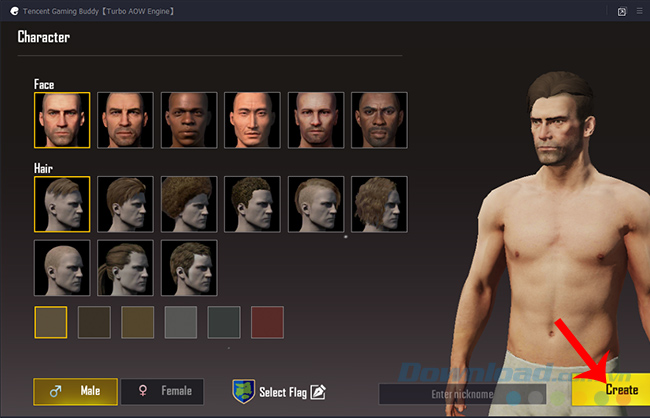Image resolution: width=650 pixels, height=418 pixels.
Task: Select the highlighted first face option
Action: pos(62,121)
